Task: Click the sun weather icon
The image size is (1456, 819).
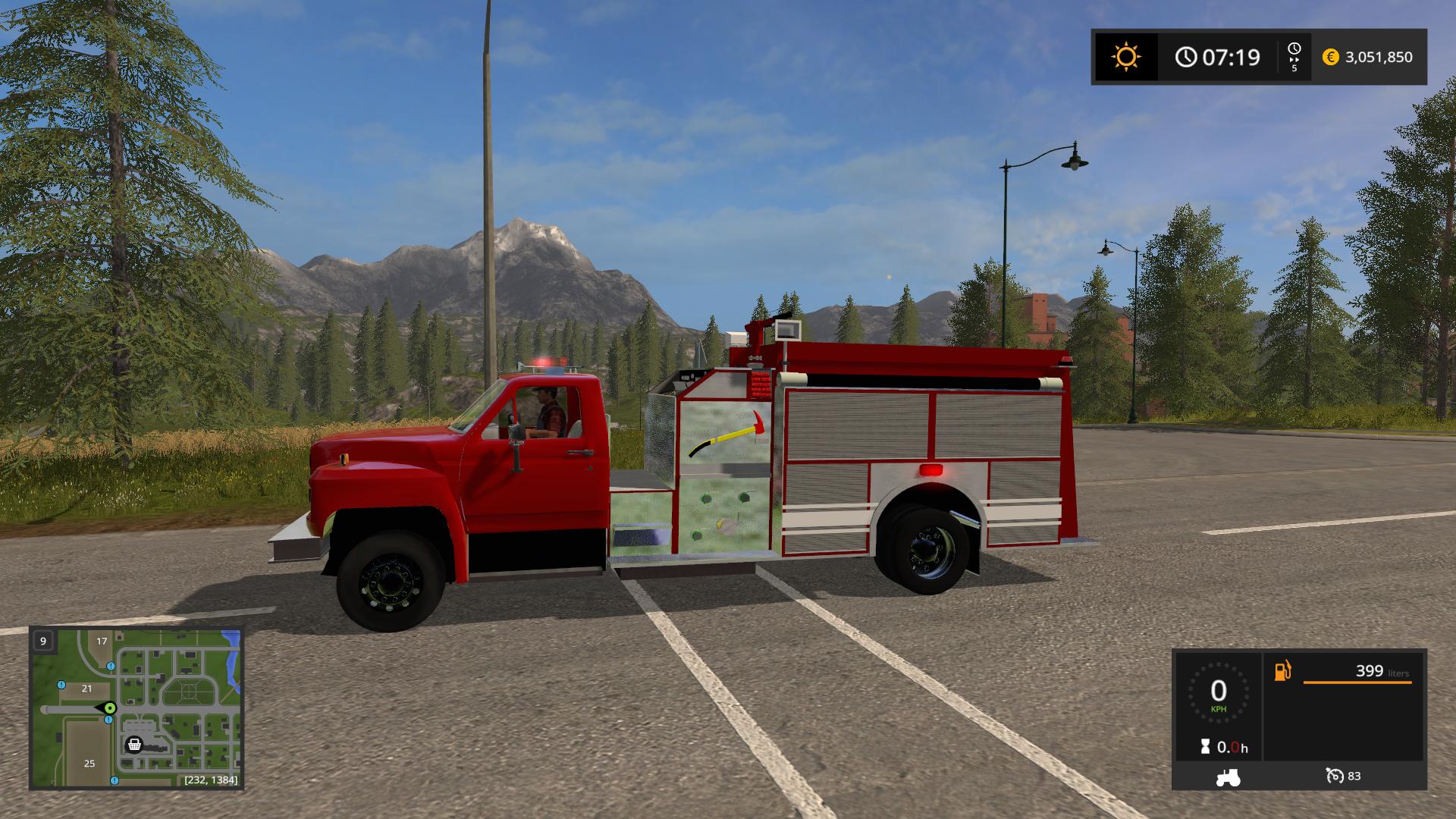Action: [x=1125, y=57]
